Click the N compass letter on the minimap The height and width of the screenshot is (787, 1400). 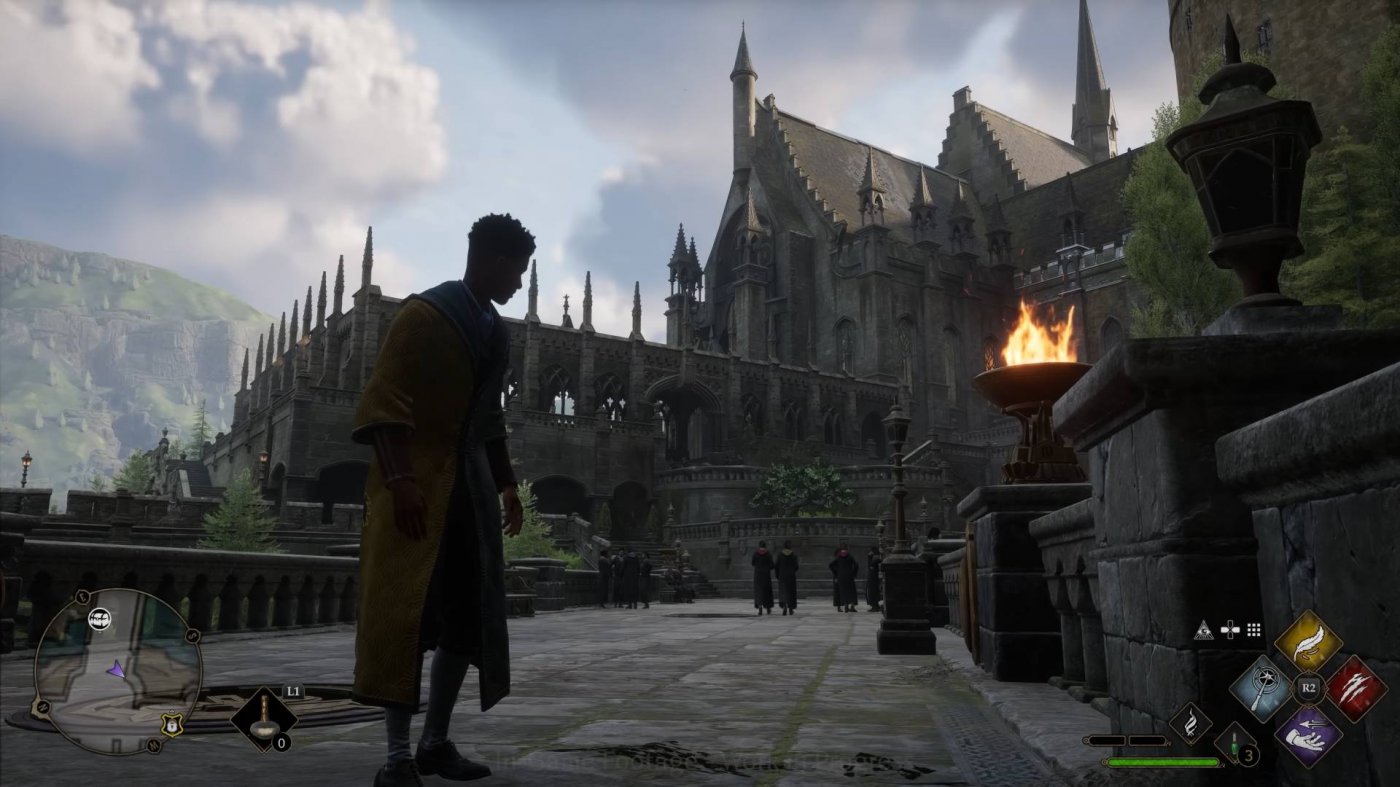(x=43, y=706)
